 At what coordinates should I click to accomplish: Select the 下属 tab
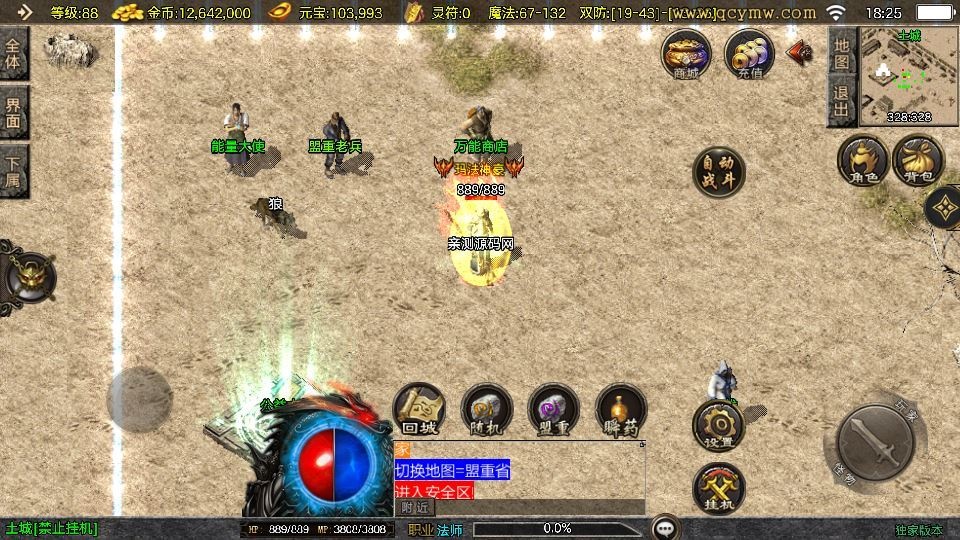click(14, 170)
